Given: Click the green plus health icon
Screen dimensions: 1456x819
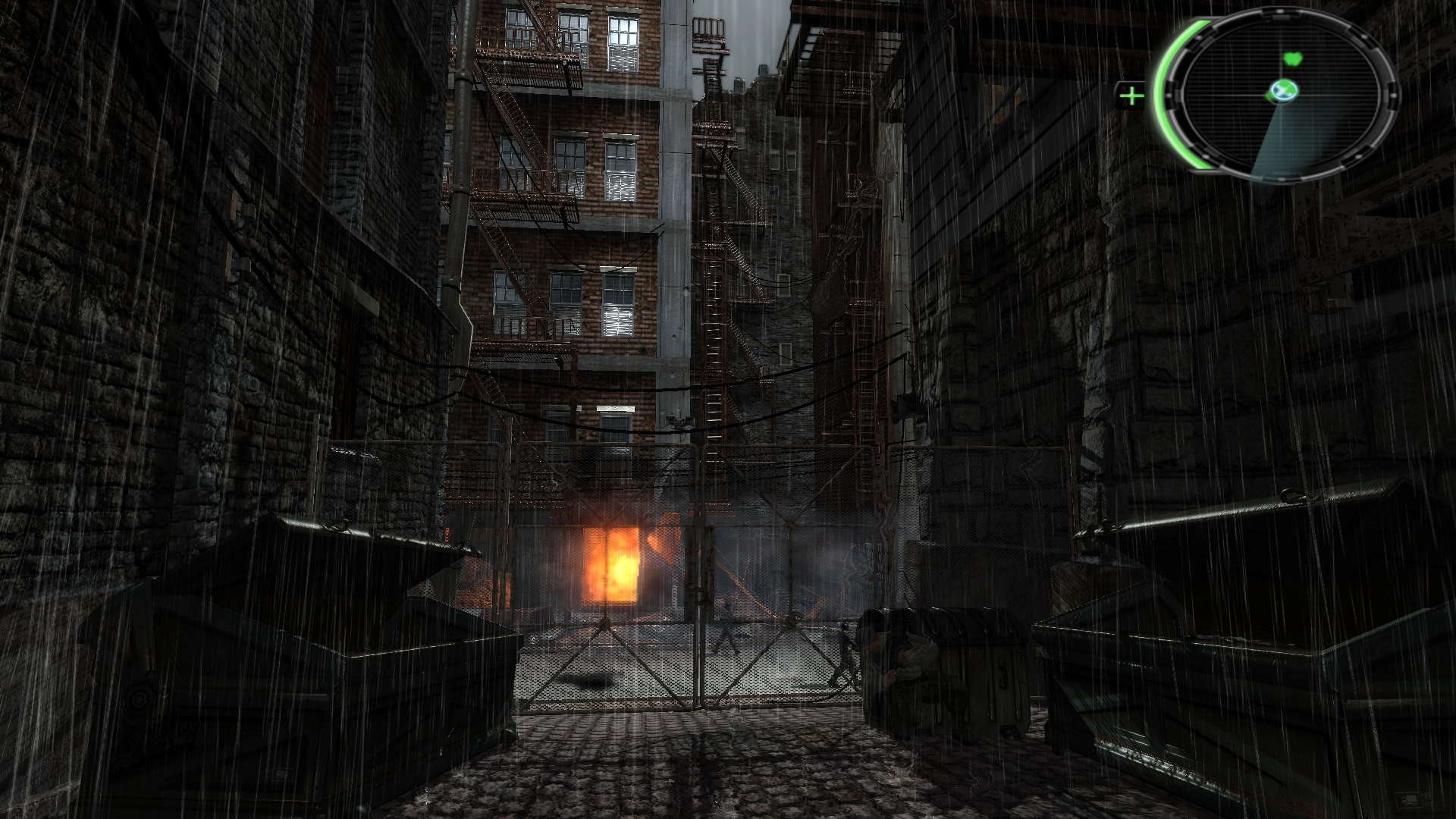Looking at the screenshot, I should 1131,96.
